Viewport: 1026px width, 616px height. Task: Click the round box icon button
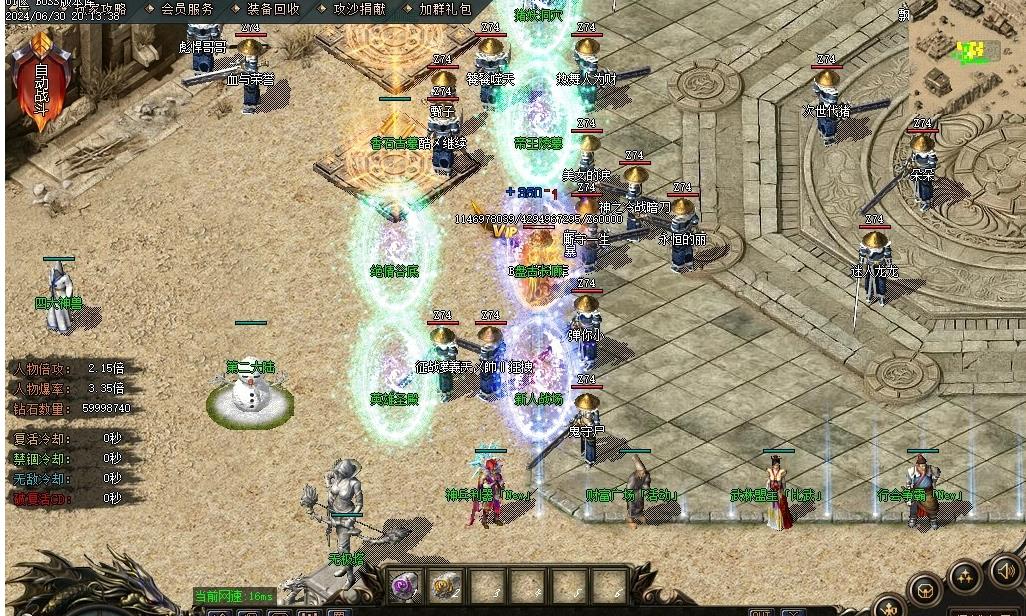(x=926, y=591)
